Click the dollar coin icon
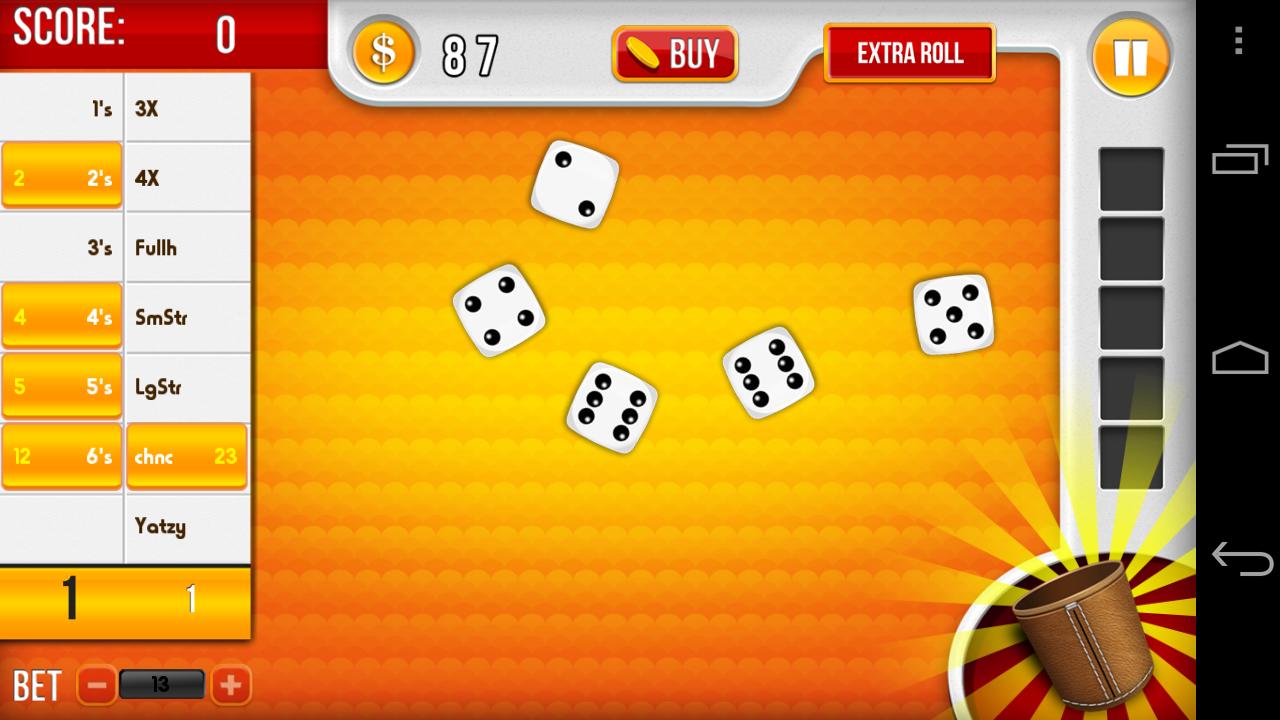This screenshot has height=720, width=1280. tap(384, 53)
